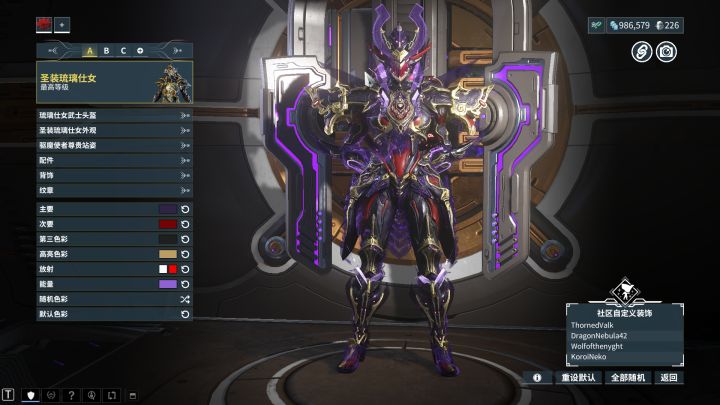The width and height of the screenshot is (720, 405).
Task: Open the info button beside 重设默认
Action: [537, 378]
